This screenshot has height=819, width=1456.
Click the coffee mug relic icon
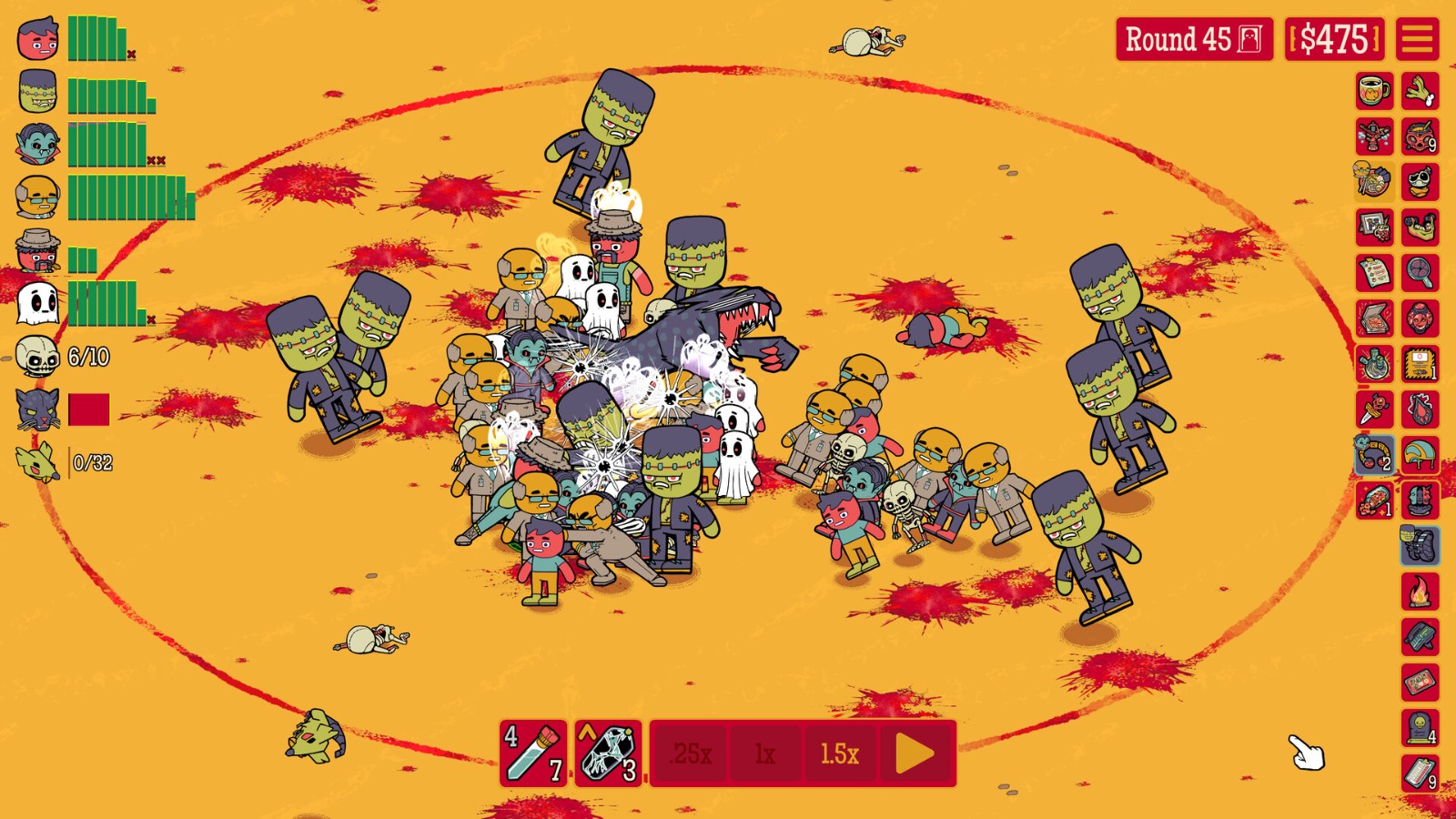(x=1374, y=91)
